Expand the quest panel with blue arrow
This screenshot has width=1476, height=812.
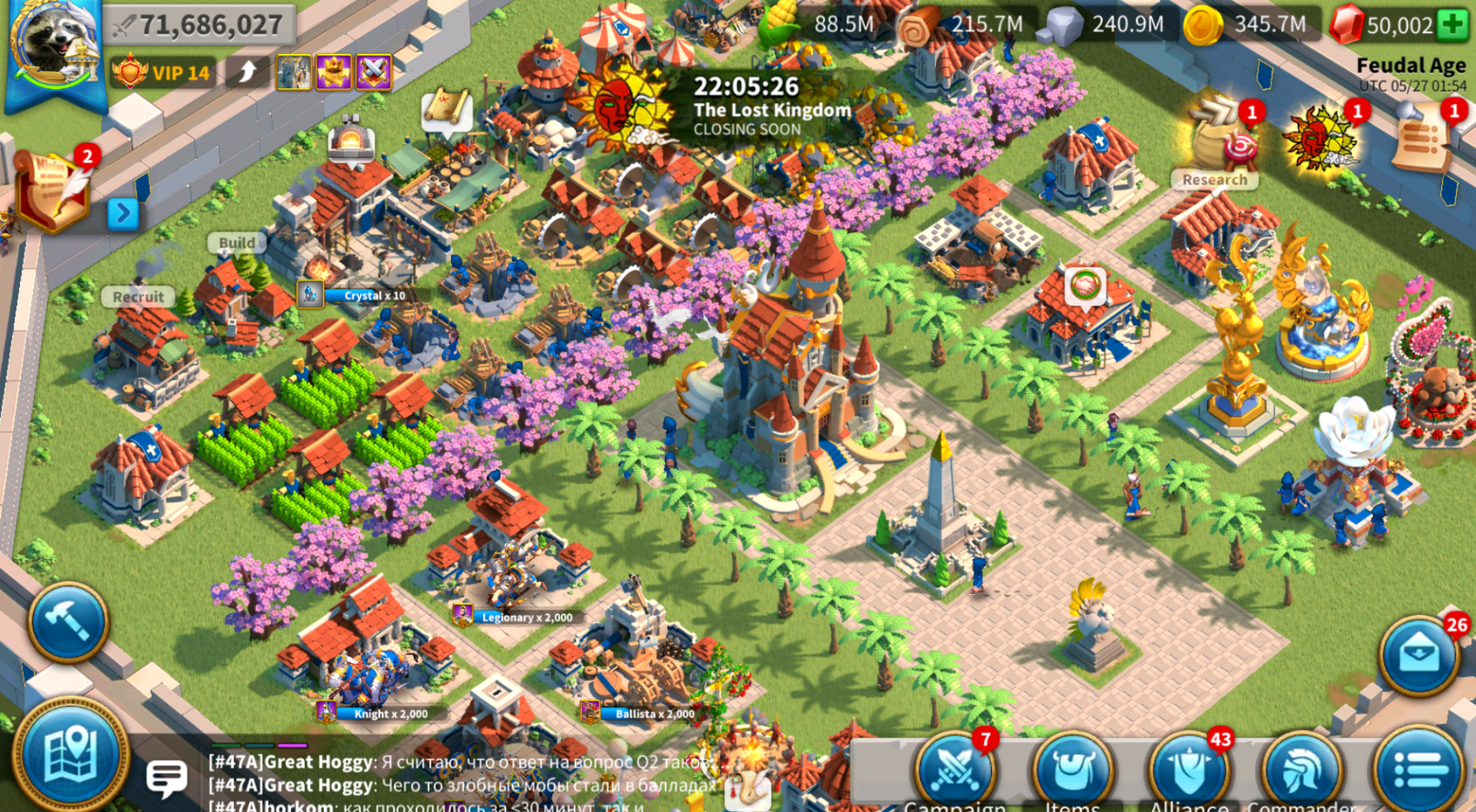(123, 211)
